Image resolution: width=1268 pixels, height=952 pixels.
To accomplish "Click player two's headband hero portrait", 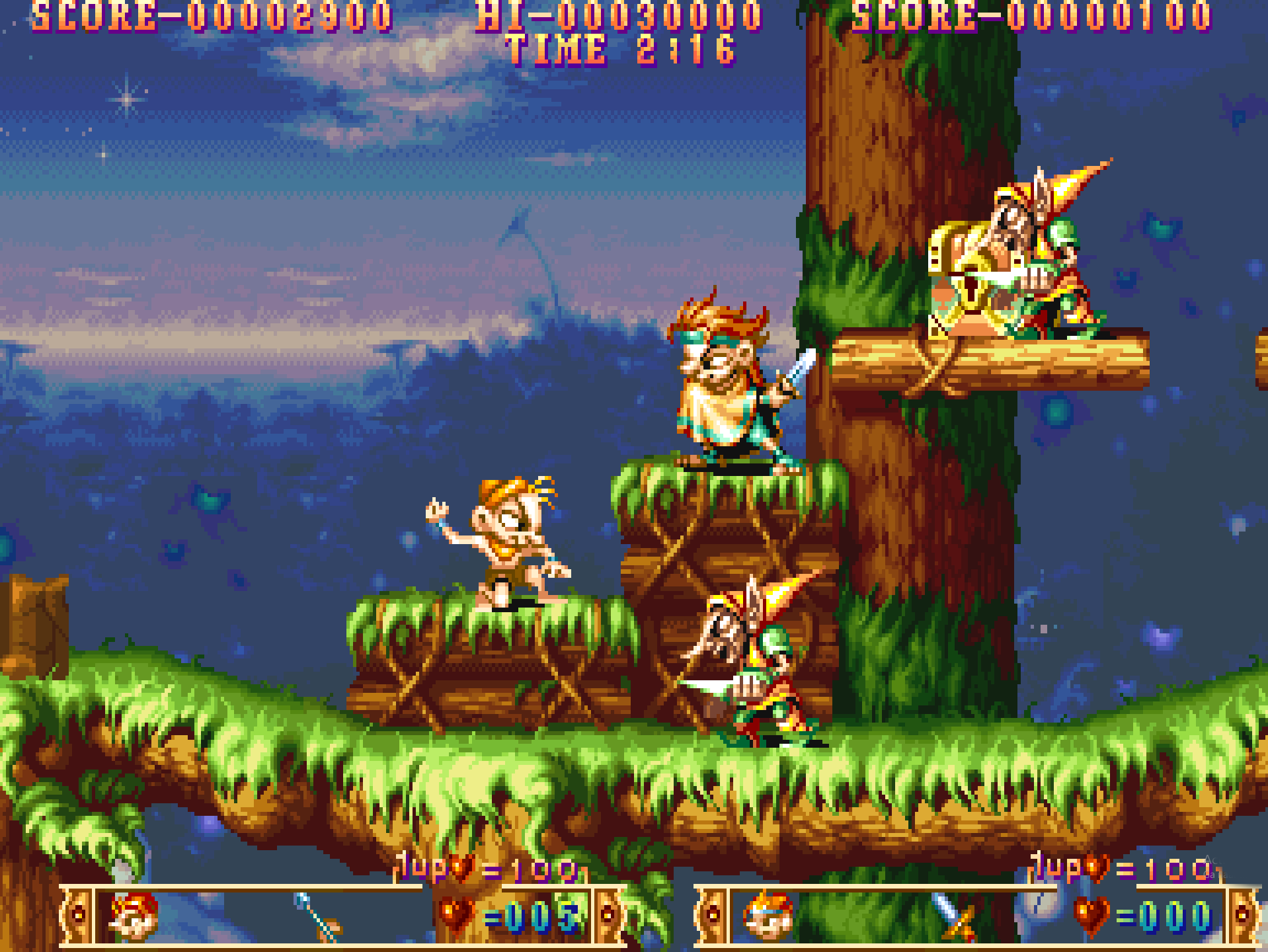I will coord(768,916).
